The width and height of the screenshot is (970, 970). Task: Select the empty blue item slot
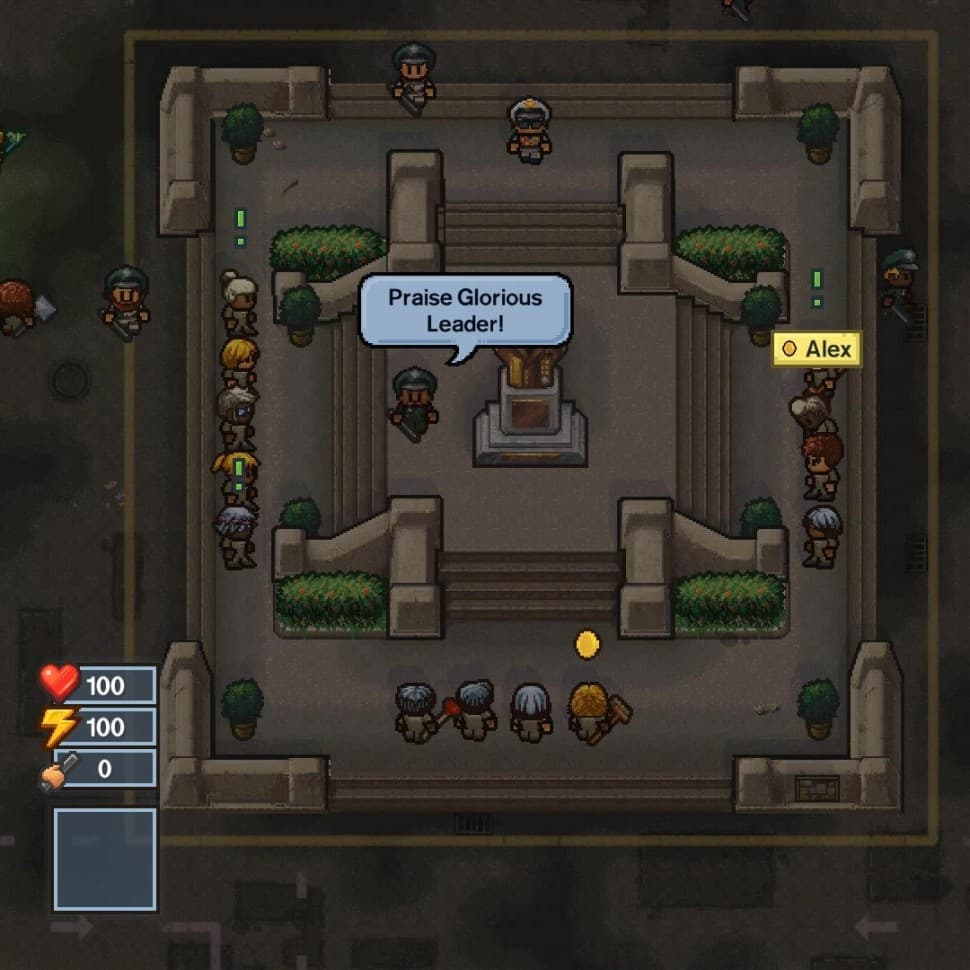(x=105, y=859)
